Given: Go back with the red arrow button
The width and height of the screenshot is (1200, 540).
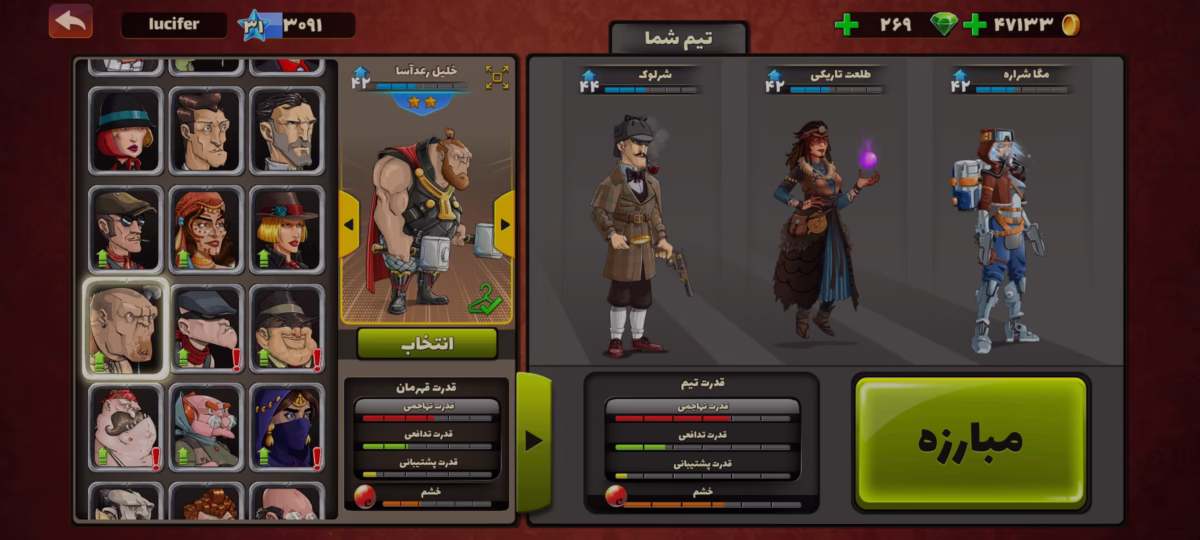Looking at the screenshot, I should tap(70, 21).
